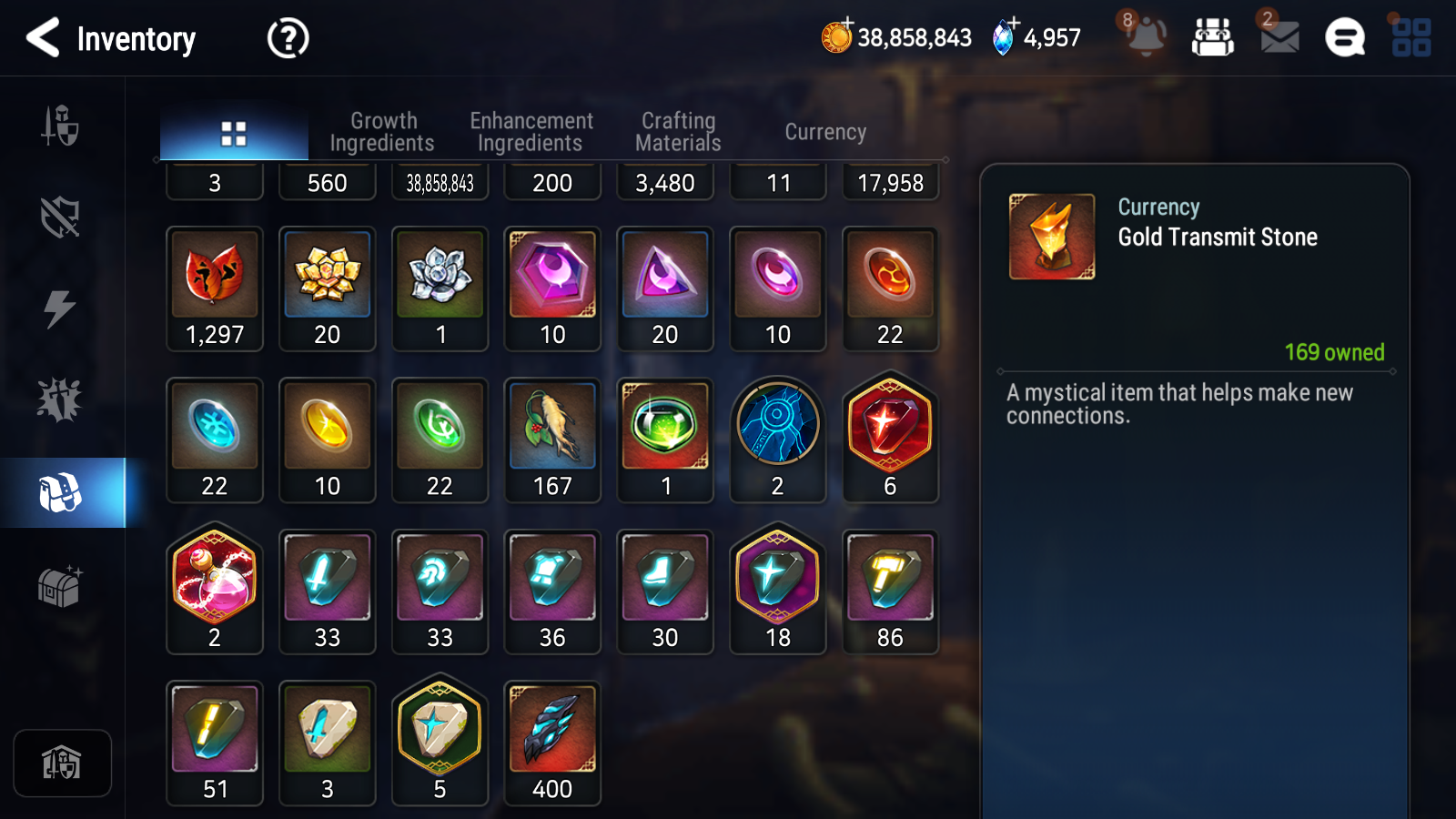
Task: Choose the ginseng root item with 167
Action: click(552, 440)
